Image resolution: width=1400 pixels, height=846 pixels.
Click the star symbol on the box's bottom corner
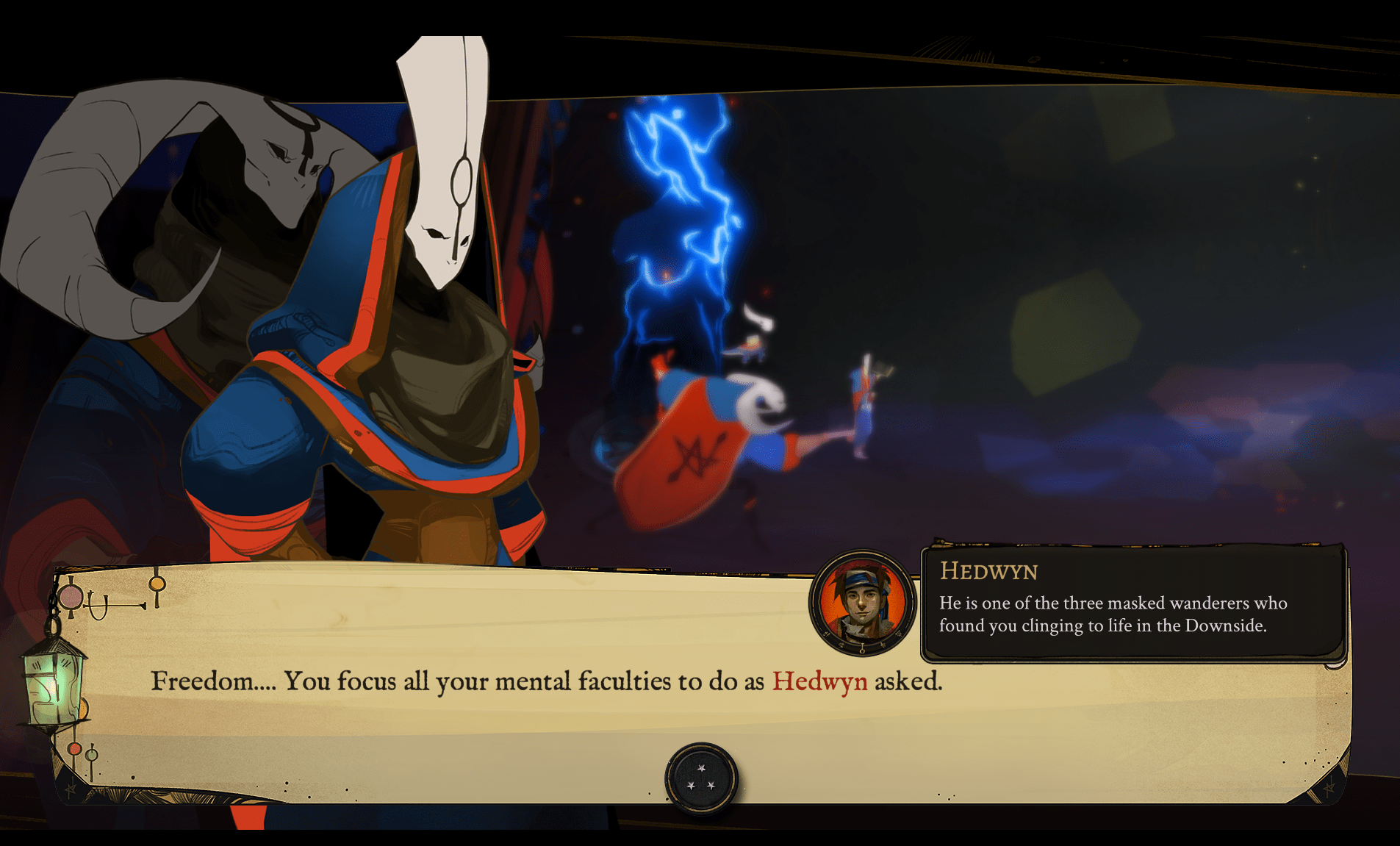70,789
